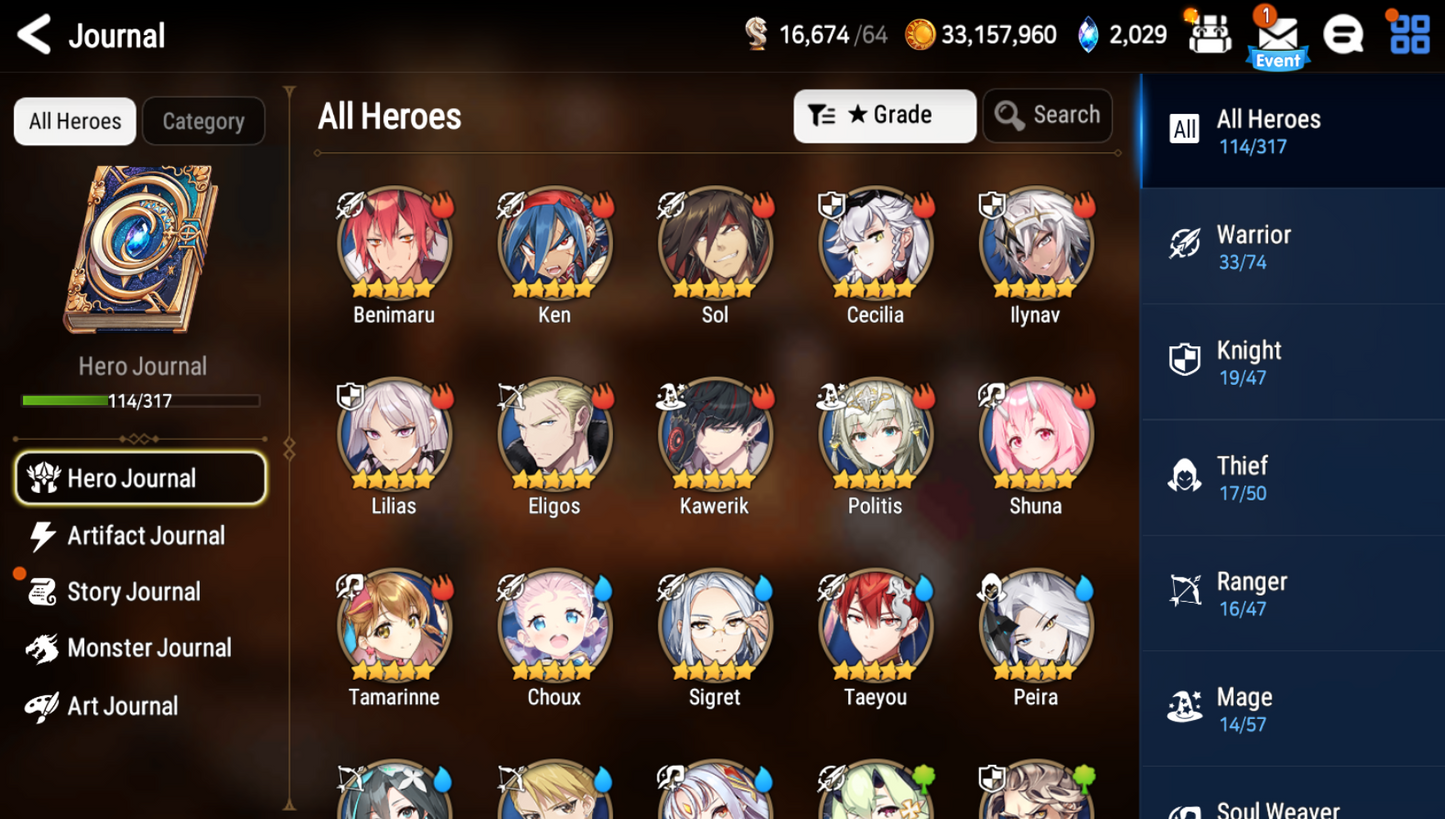Image resolution: width=1445 pixels, height=819 pixels.
Task: Open the Mage class filter
Action: [1291, 707]
